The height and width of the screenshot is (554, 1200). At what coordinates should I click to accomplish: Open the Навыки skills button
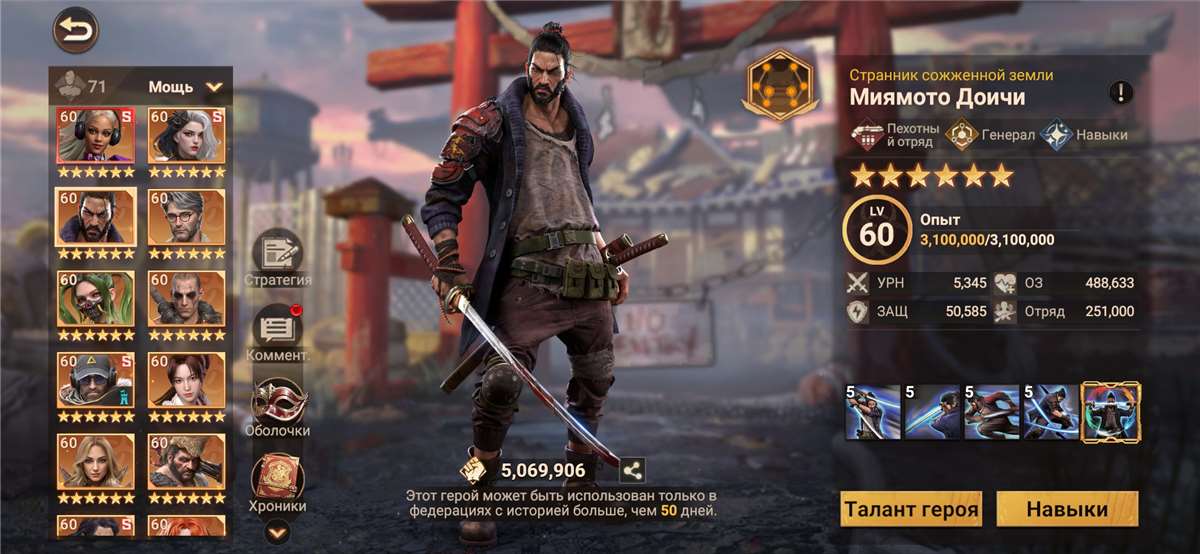(1067, 509)
